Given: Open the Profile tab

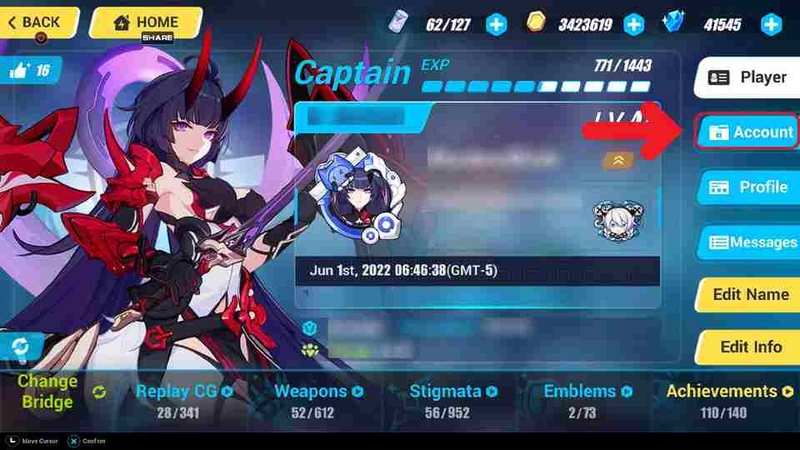Looking at the screenshot, I should (x=748, y=187).
